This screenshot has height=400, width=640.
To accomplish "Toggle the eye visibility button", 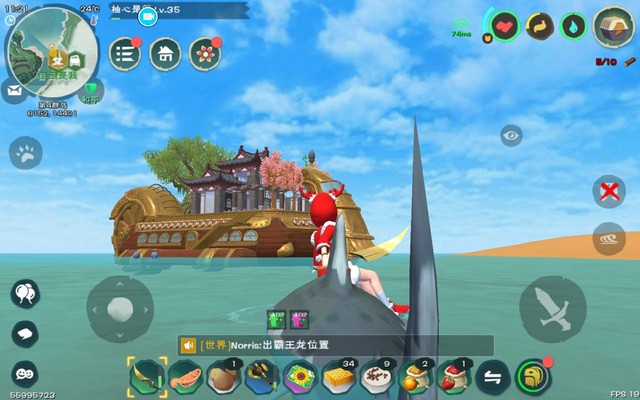I will [511, 136].
